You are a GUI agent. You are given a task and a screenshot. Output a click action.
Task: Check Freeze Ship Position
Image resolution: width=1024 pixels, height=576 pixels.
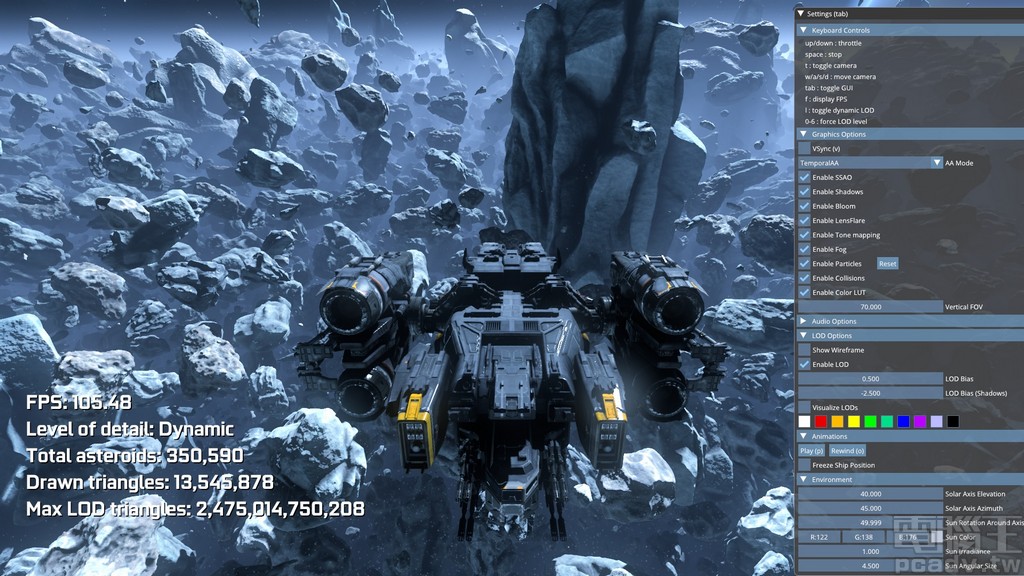[805, 465]
